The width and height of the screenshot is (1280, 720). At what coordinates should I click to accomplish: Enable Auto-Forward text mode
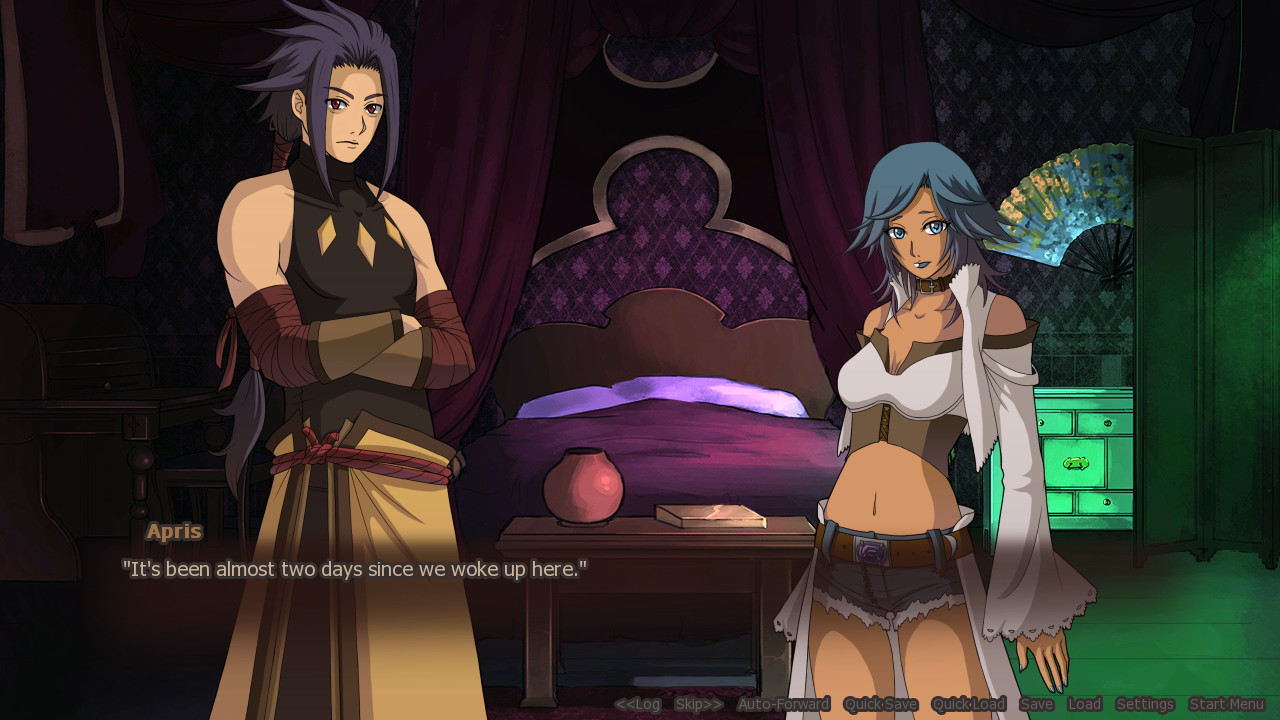point(782,704)
